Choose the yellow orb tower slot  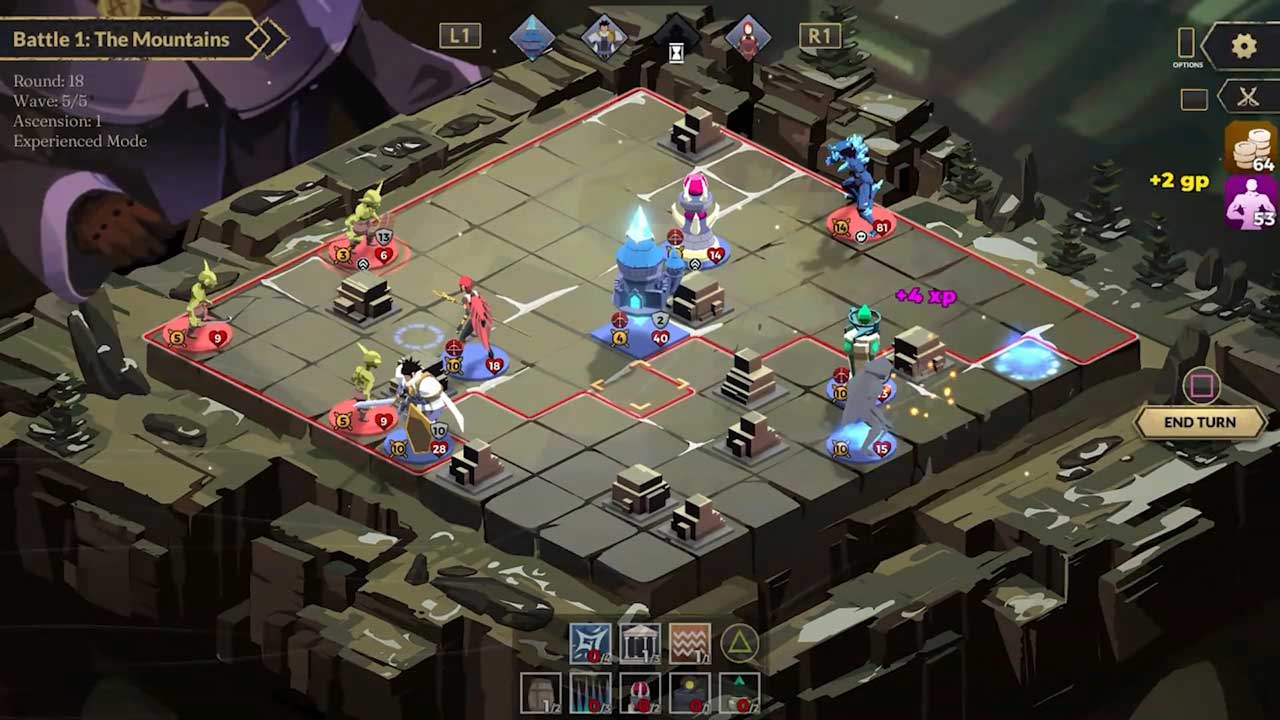point(690,693)
